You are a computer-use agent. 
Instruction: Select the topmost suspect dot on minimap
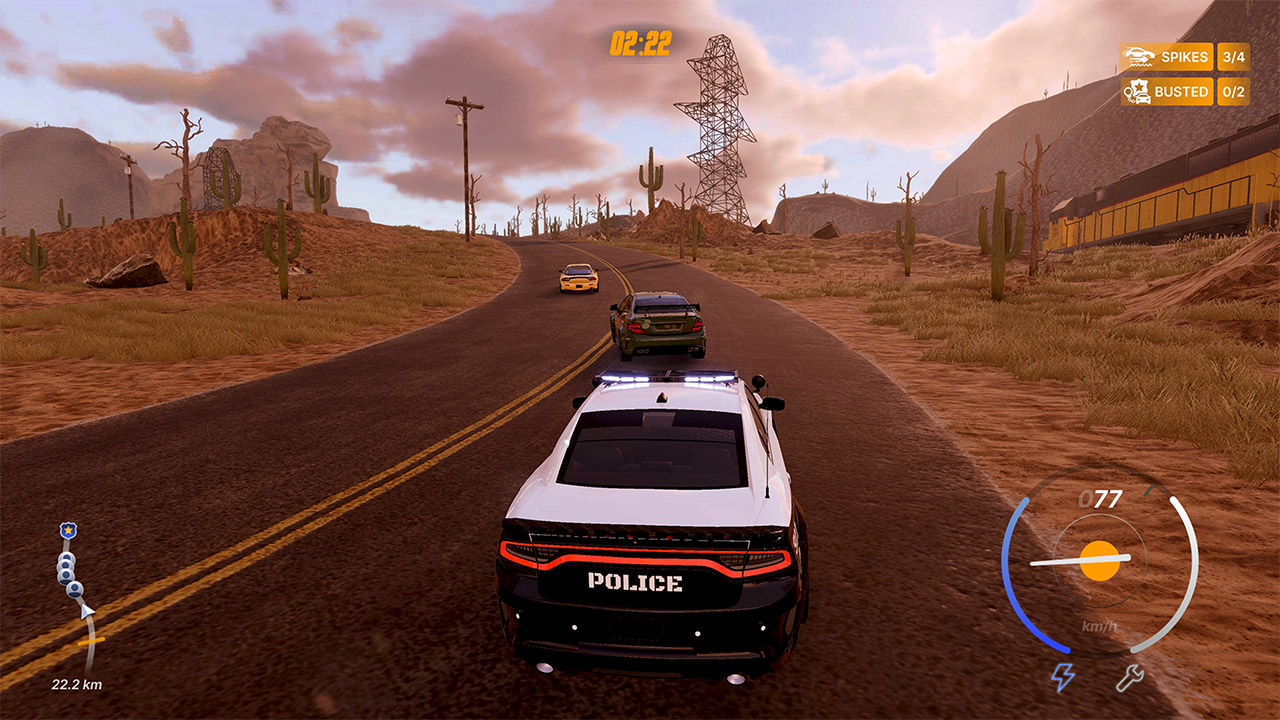(66, 557)
